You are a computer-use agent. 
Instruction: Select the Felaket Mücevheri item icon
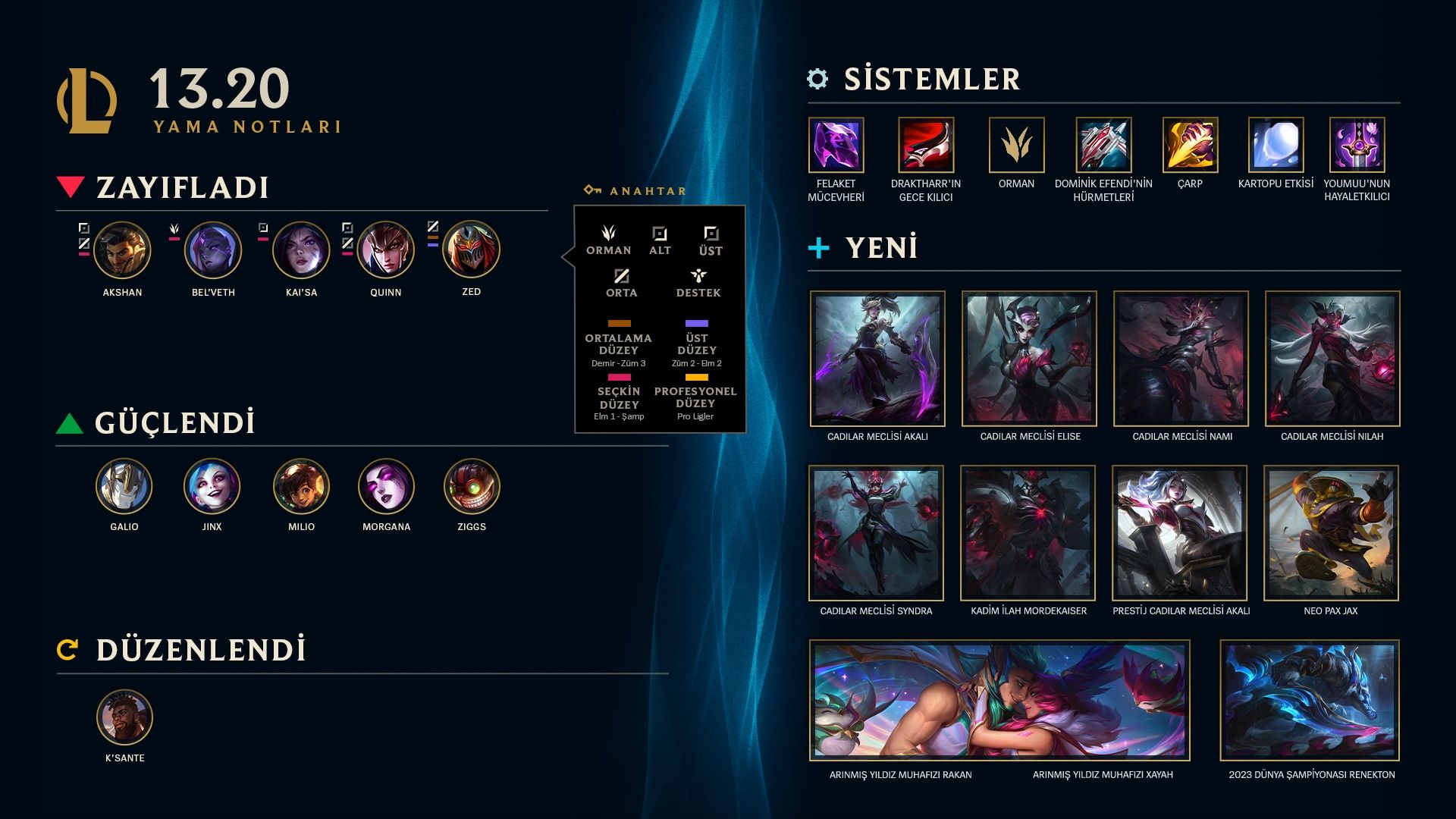point(836,145)
